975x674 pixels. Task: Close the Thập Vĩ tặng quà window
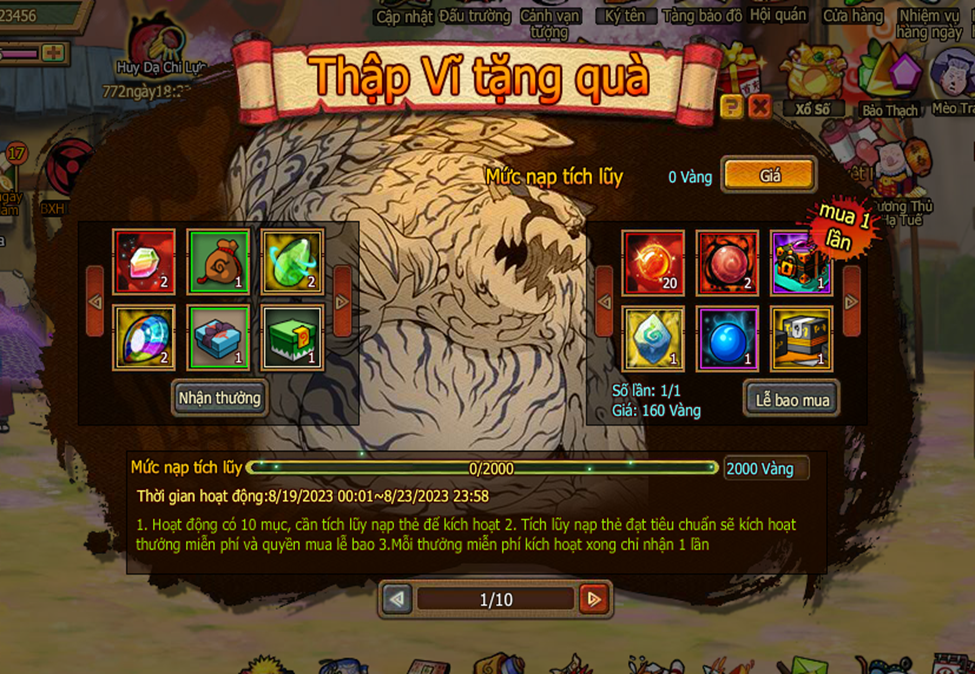760,106
